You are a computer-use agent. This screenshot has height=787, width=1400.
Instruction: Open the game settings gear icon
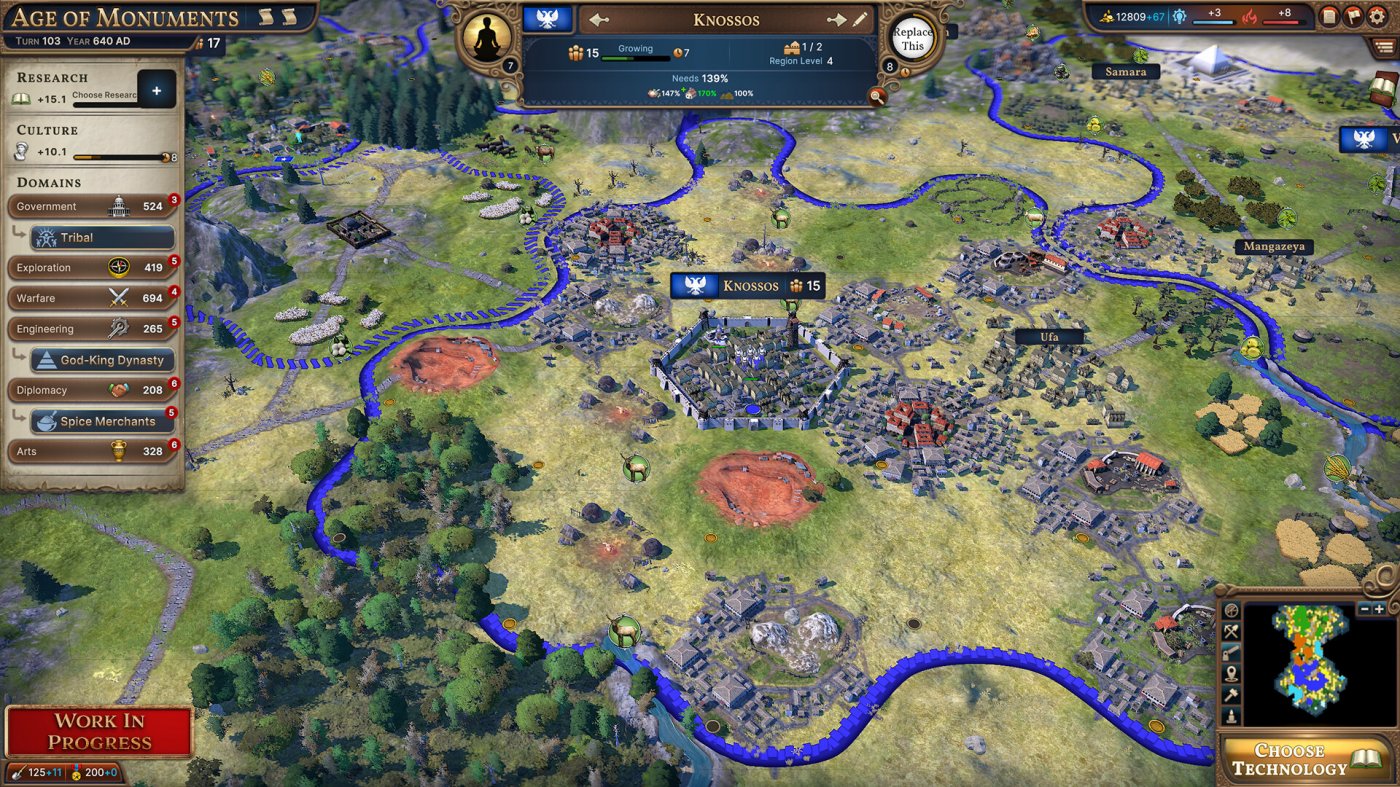(x=1377, y=15)
